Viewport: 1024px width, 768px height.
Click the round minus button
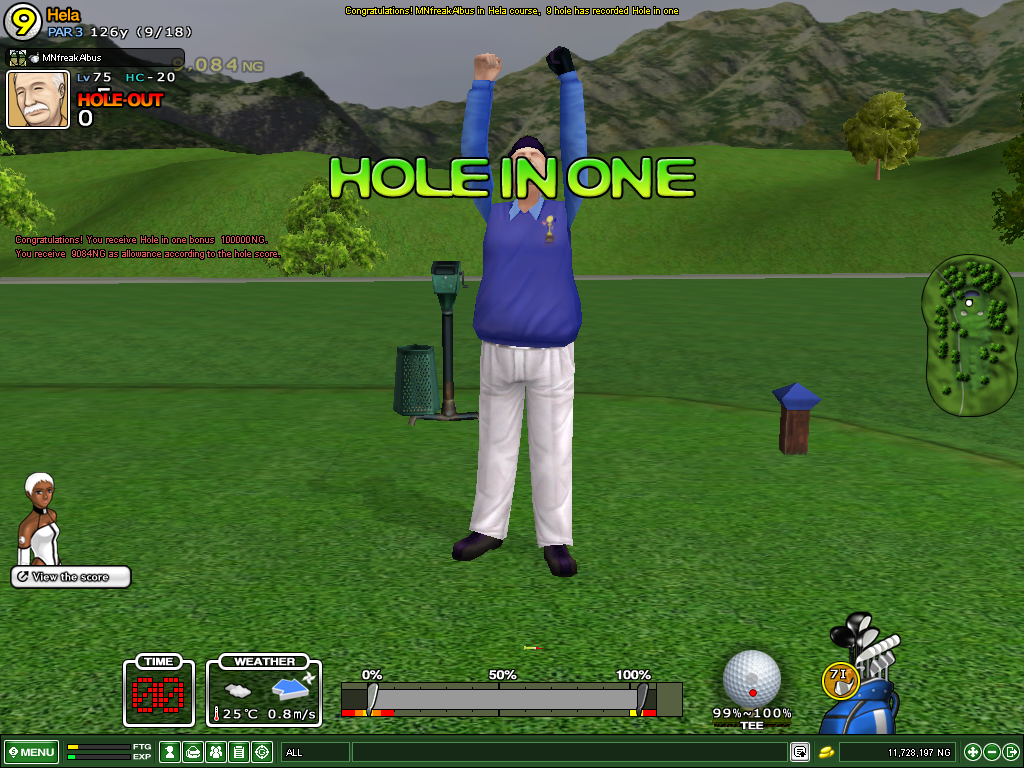pyautogui.click(x=992, y=752)
